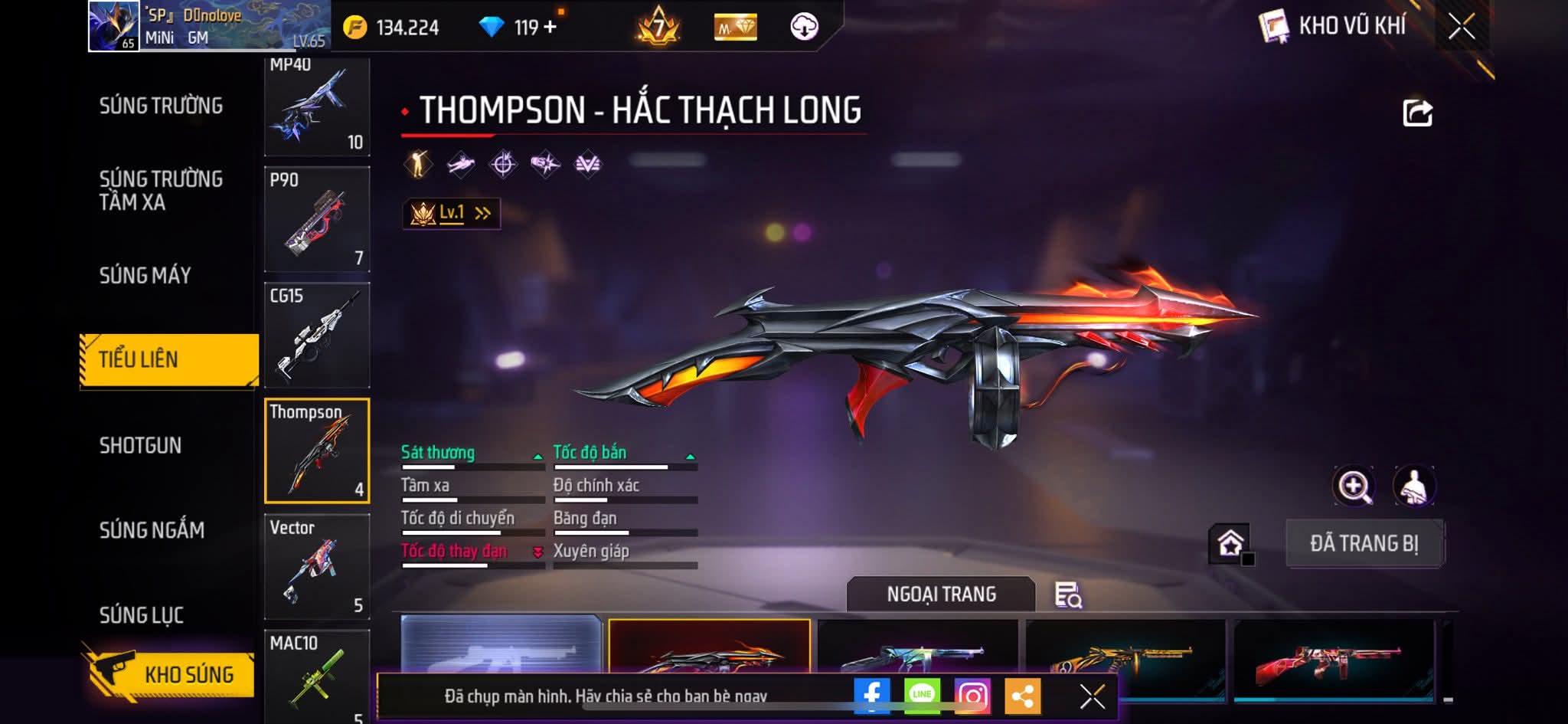Zoom in with the magnifier button
The image size is (1568, 724).
[1354, 486]
